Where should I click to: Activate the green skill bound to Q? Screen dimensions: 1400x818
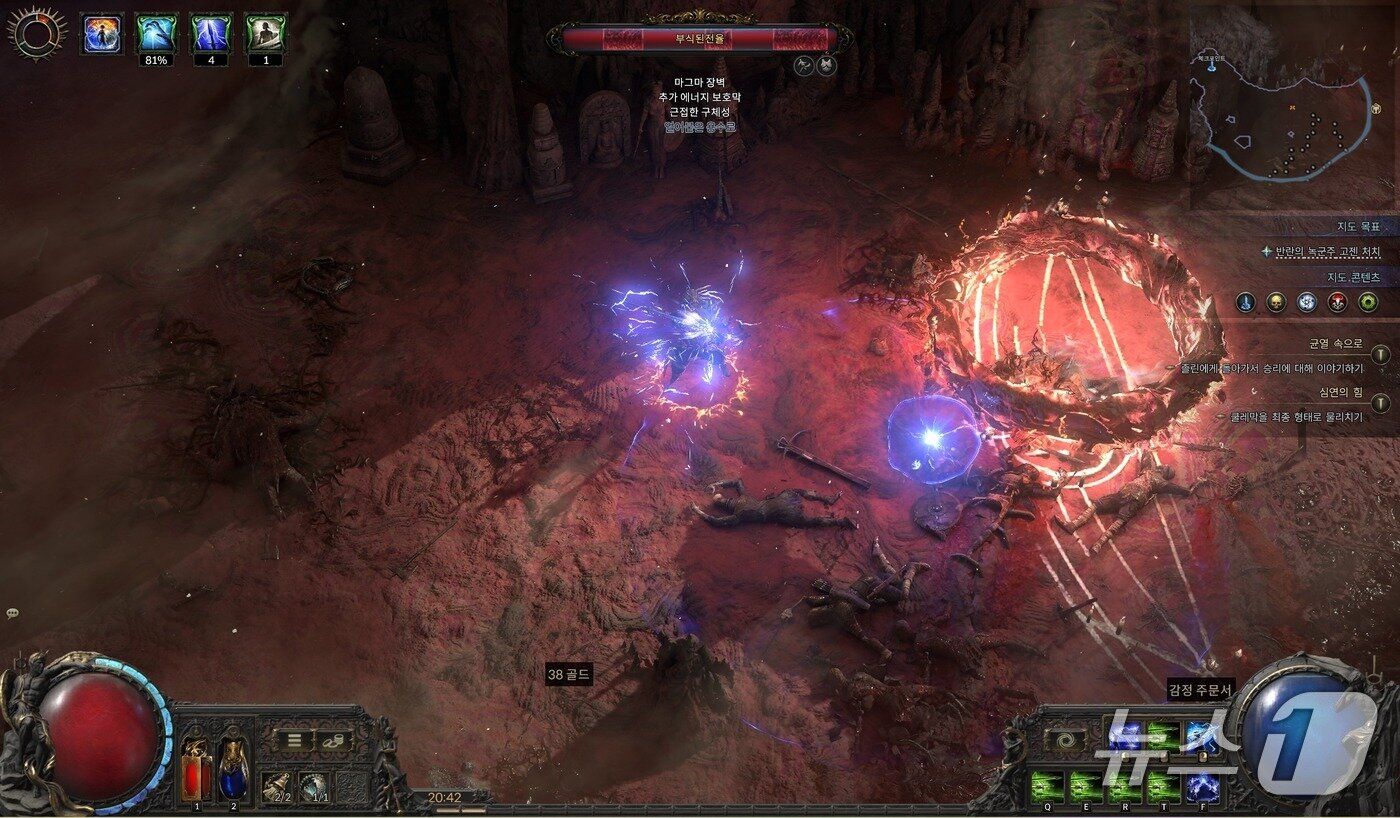[1047, 784]
